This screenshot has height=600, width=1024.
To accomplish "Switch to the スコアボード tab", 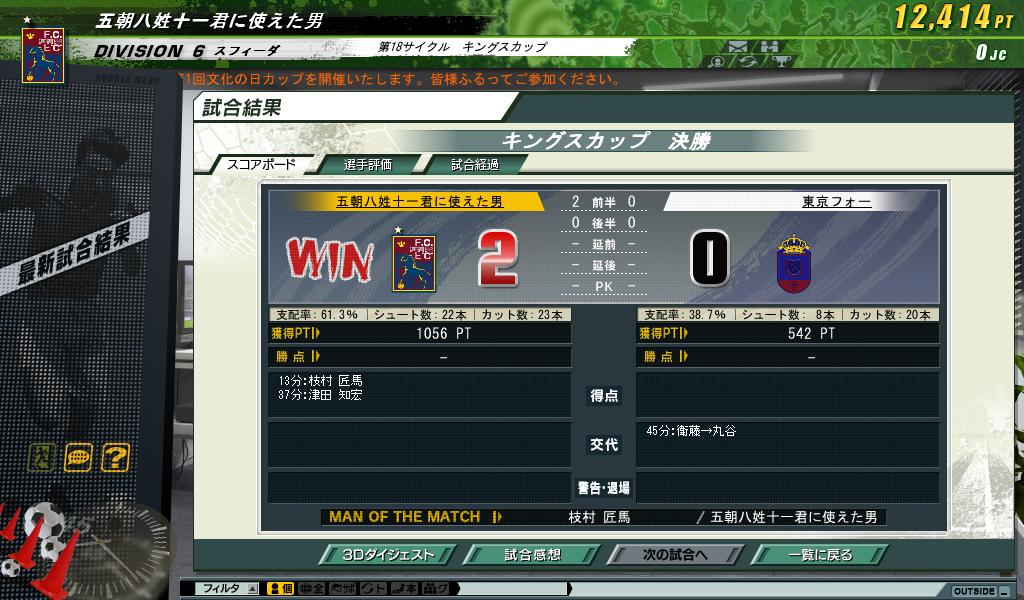I will pos(261,165).
